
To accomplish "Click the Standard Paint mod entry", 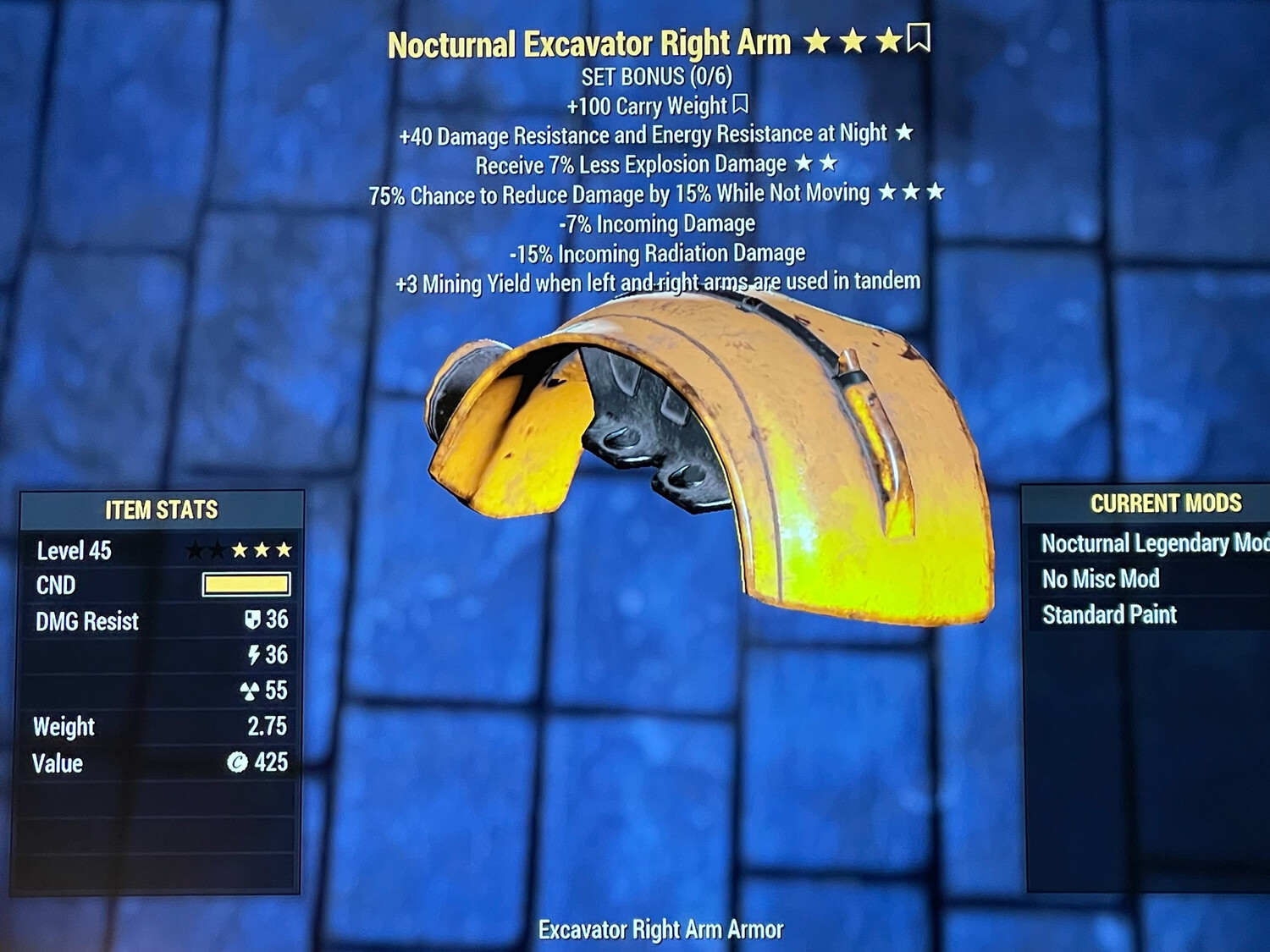I will [x=1109, y=614].
